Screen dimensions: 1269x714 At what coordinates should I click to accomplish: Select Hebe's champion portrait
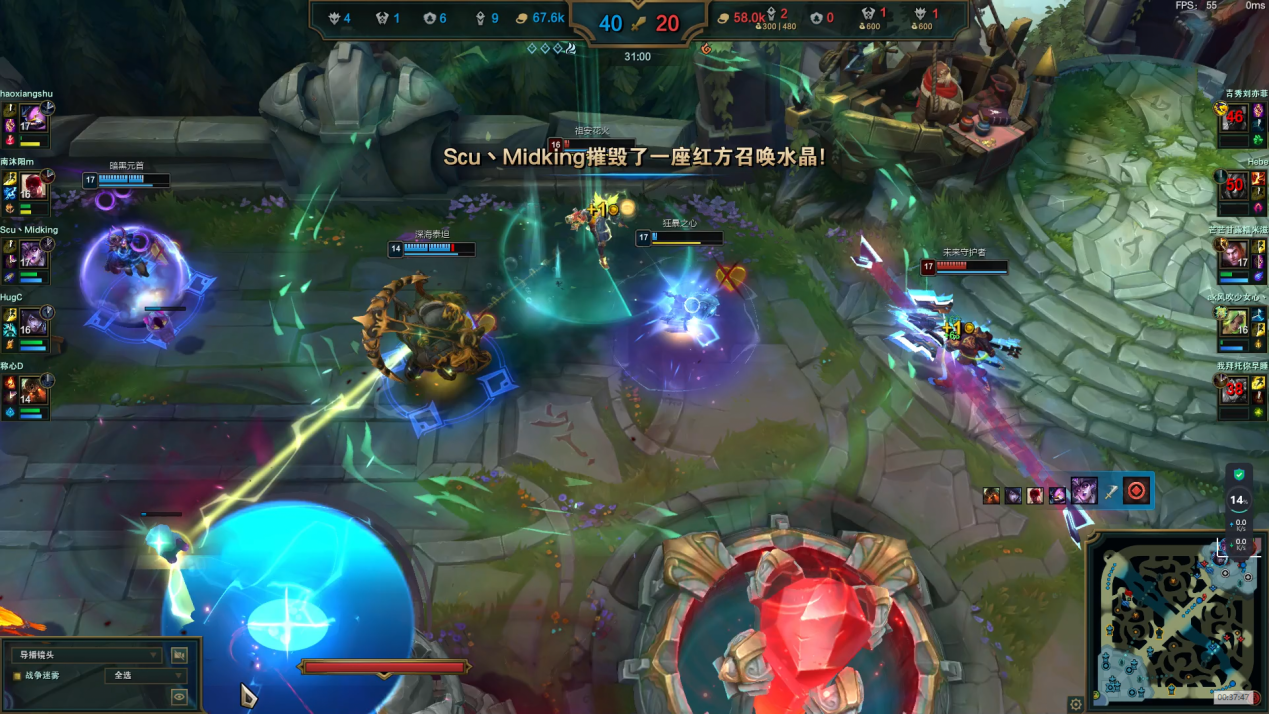(1235, 186)
